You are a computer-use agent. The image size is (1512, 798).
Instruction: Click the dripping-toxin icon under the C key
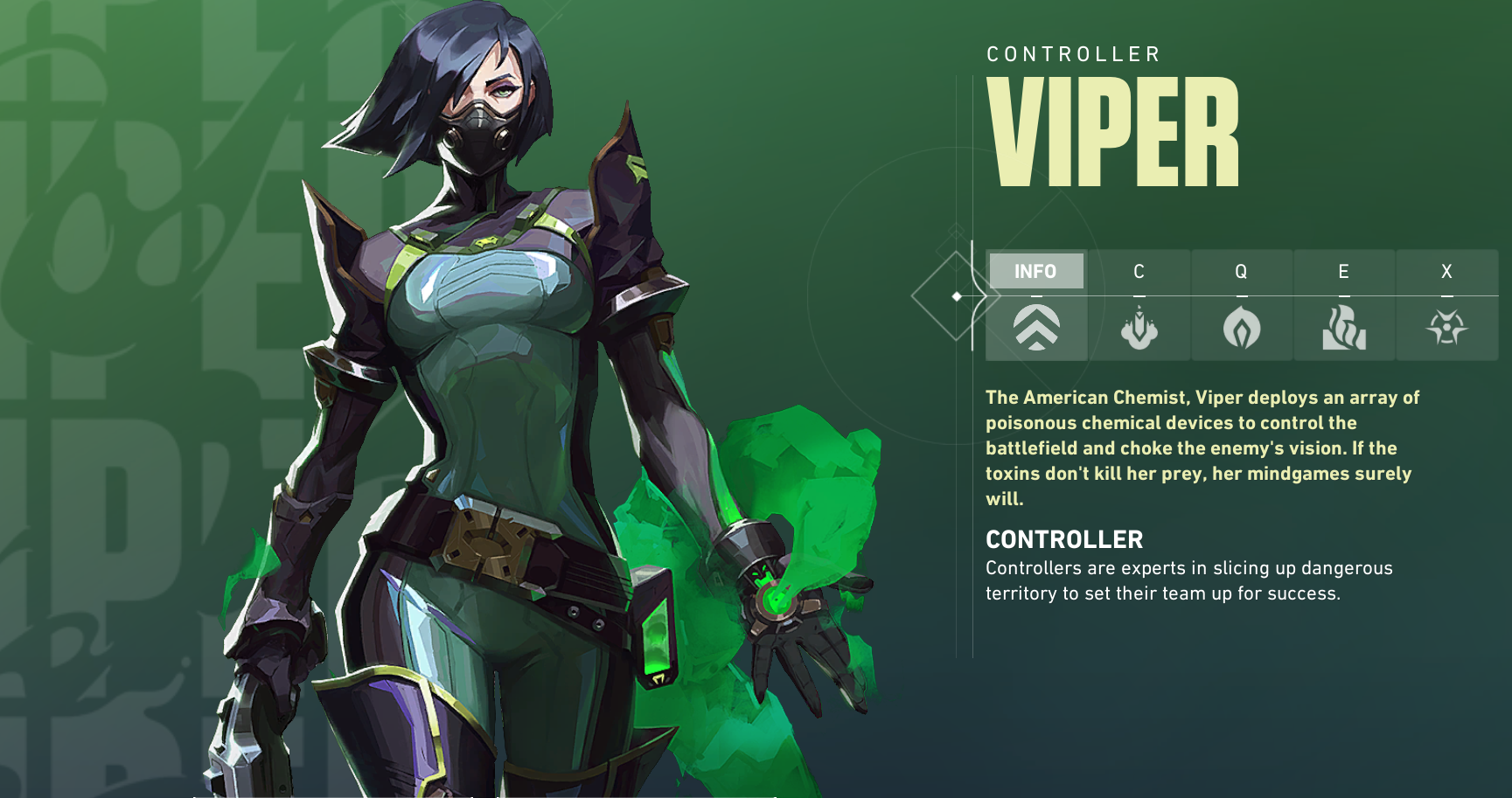[x=1139, y=328]
